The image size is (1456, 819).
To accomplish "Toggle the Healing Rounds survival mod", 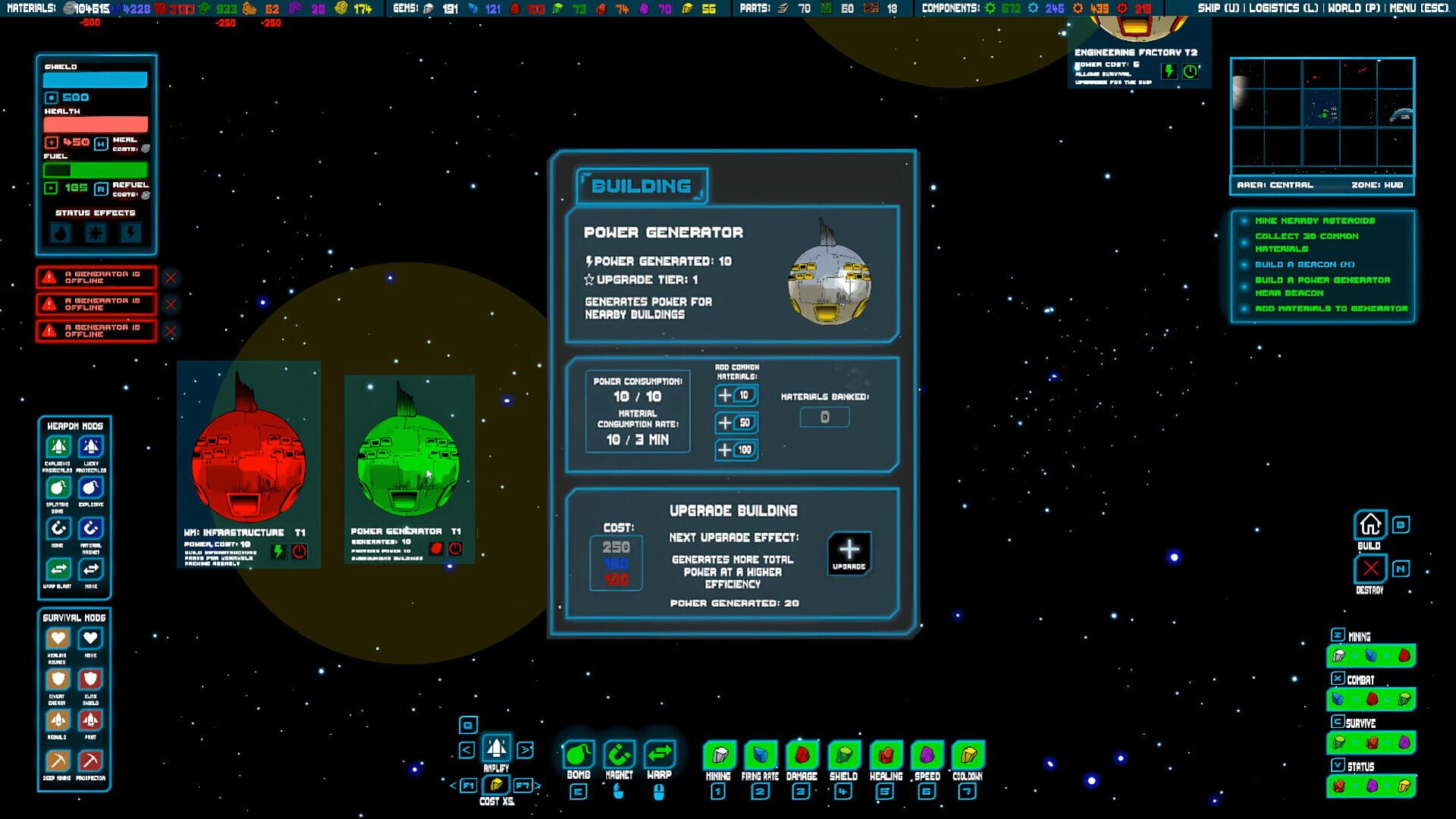I will pyautogui.click(x=58, y=639).
